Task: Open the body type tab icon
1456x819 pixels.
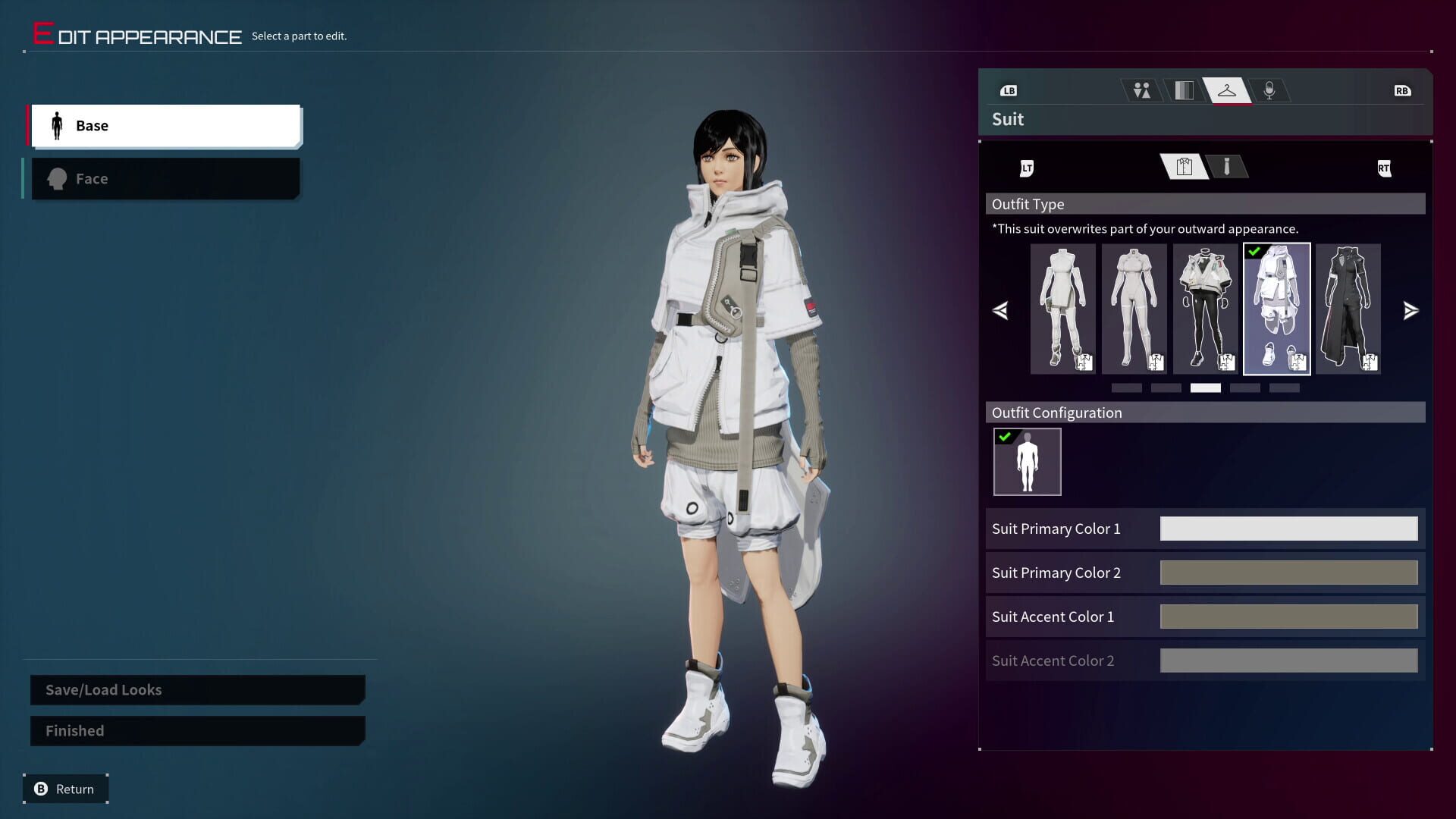Action: tap(1141, 89)
